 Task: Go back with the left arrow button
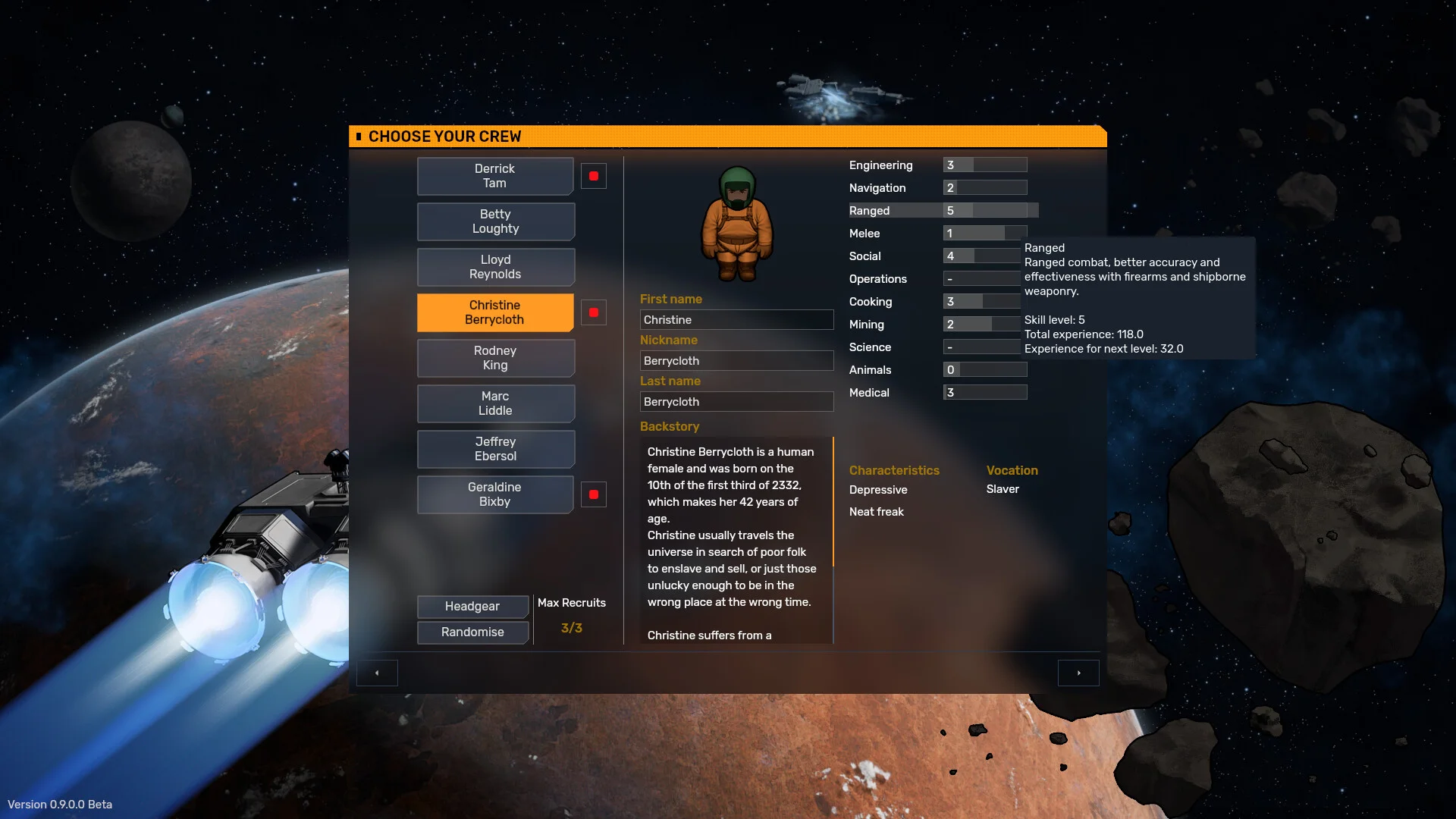click(377, 673)
